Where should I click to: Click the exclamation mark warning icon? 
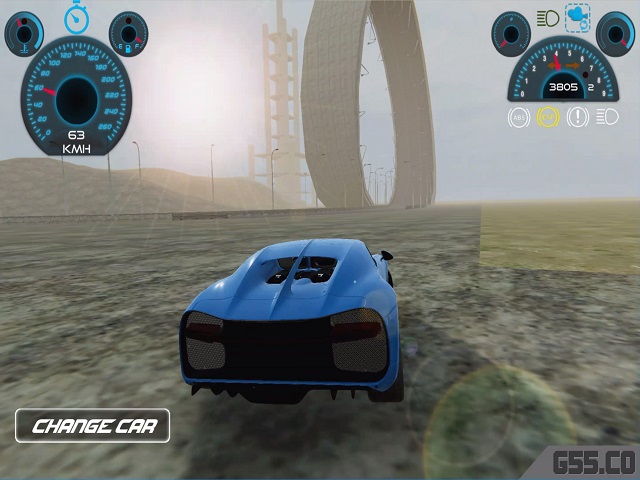(x=577, y=117)
